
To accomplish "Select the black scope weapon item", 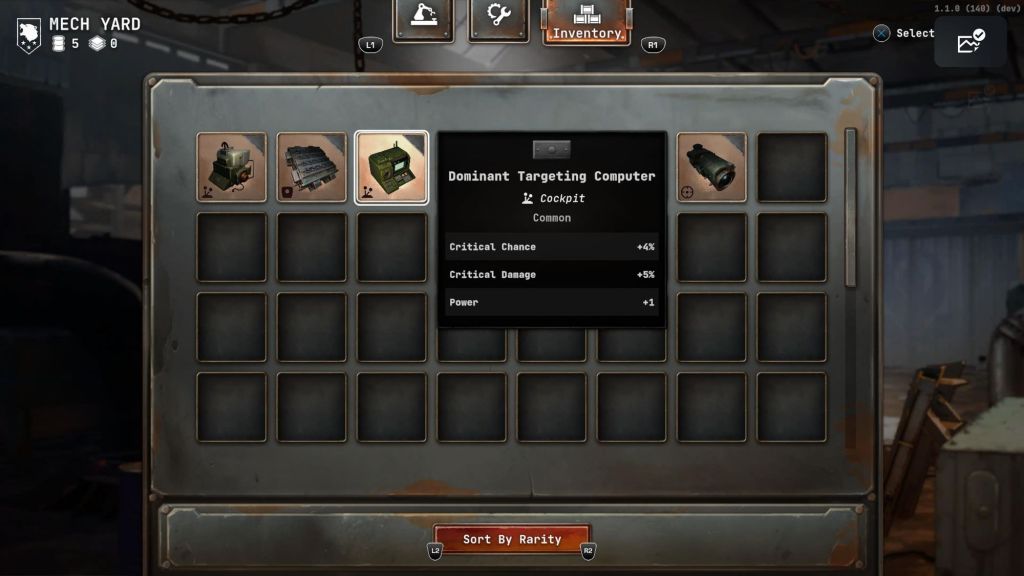I will [712, 167].
